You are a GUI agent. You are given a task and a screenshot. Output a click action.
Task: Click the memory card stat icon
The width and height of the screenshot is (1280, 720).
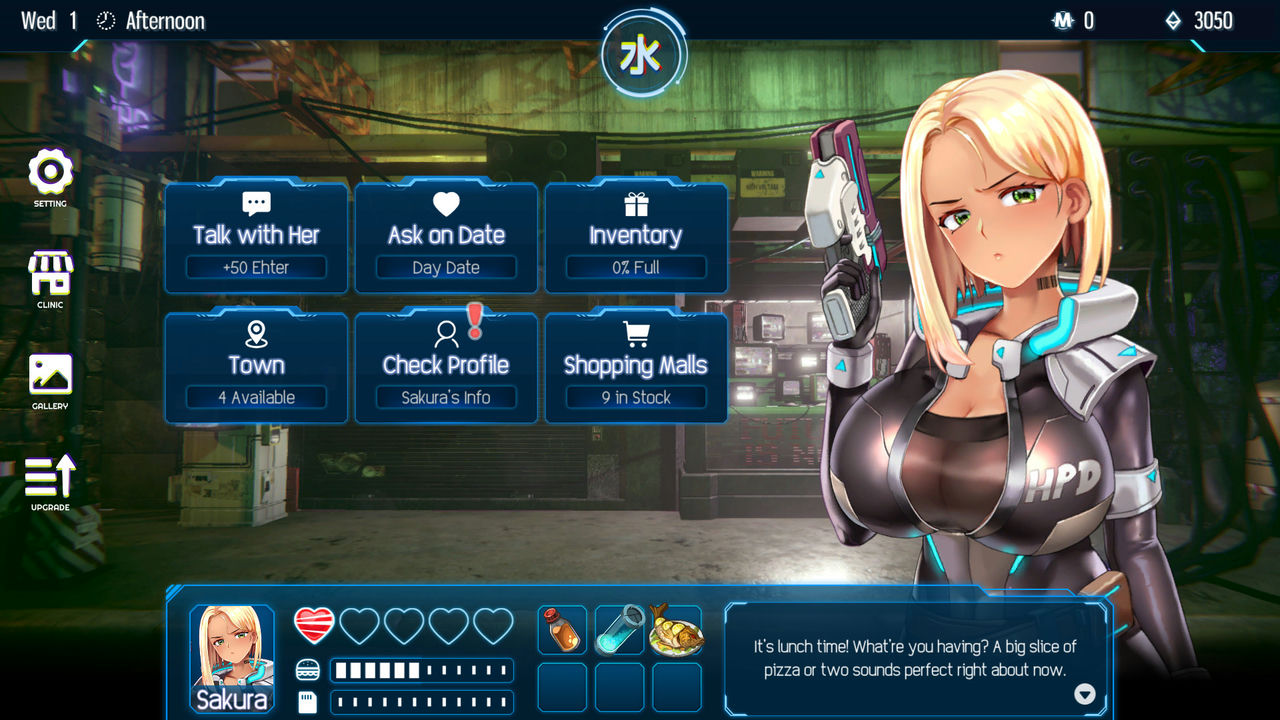(x=308, y=702)
